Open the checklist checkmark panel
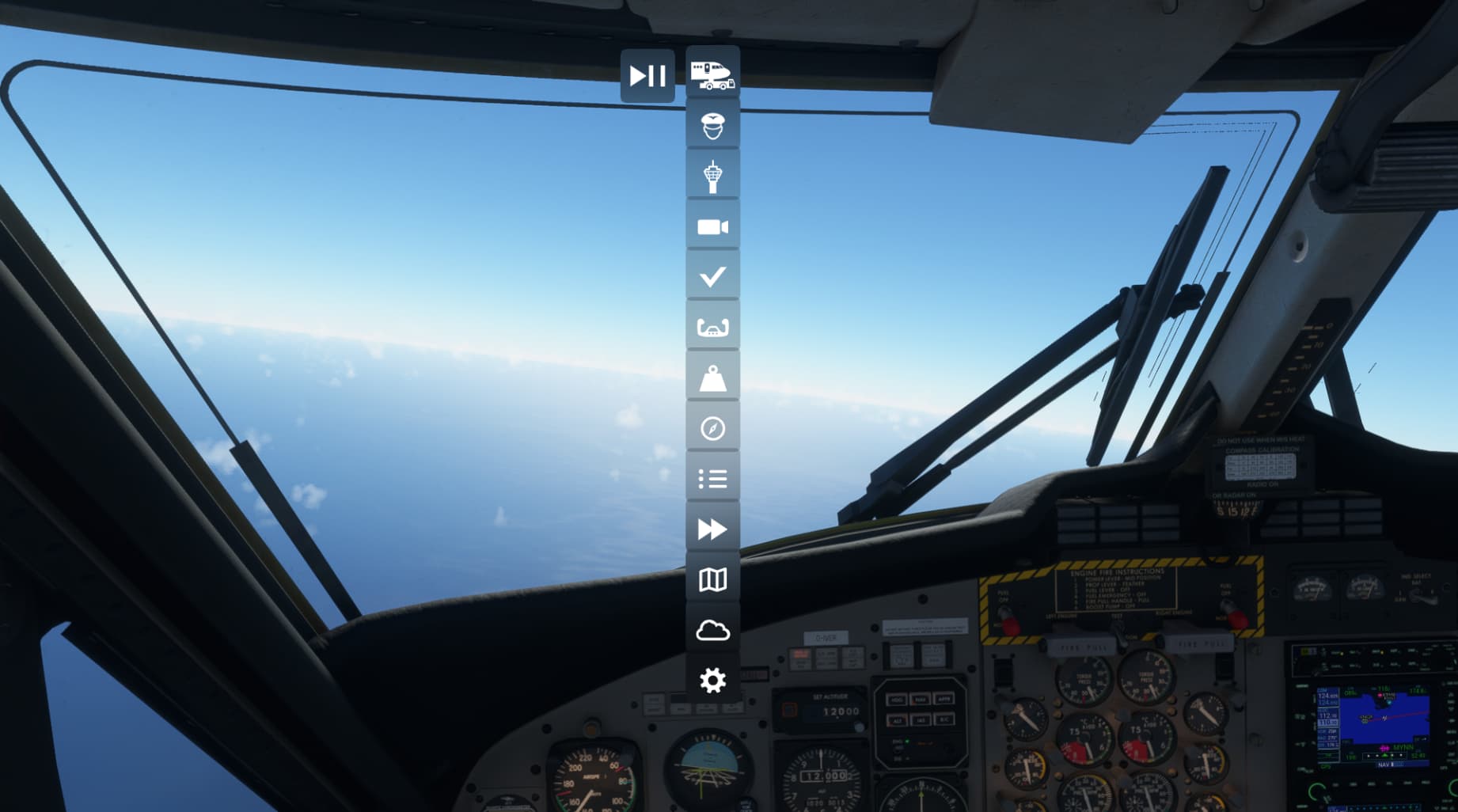This screenshot has height=812, width=1458. click(712, 277)
